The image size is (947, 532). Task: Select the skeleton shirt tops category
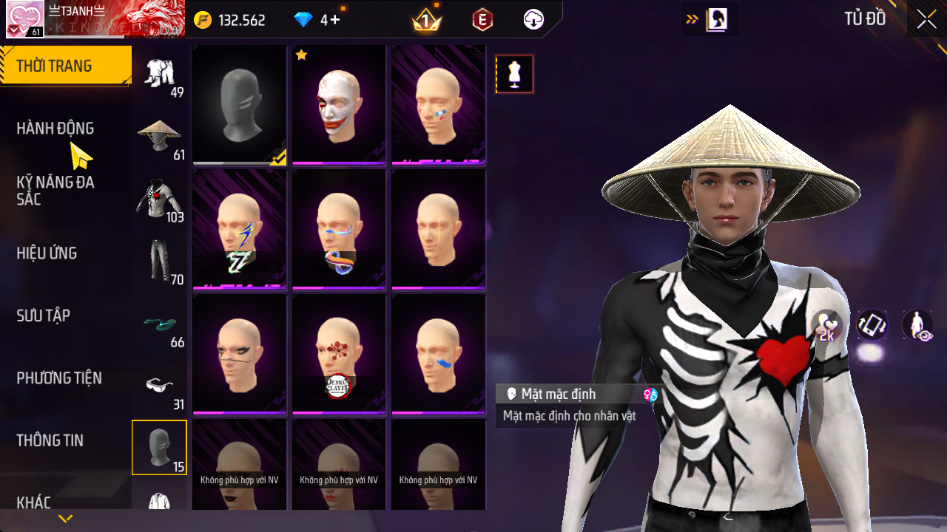click(x=159, y=200)
